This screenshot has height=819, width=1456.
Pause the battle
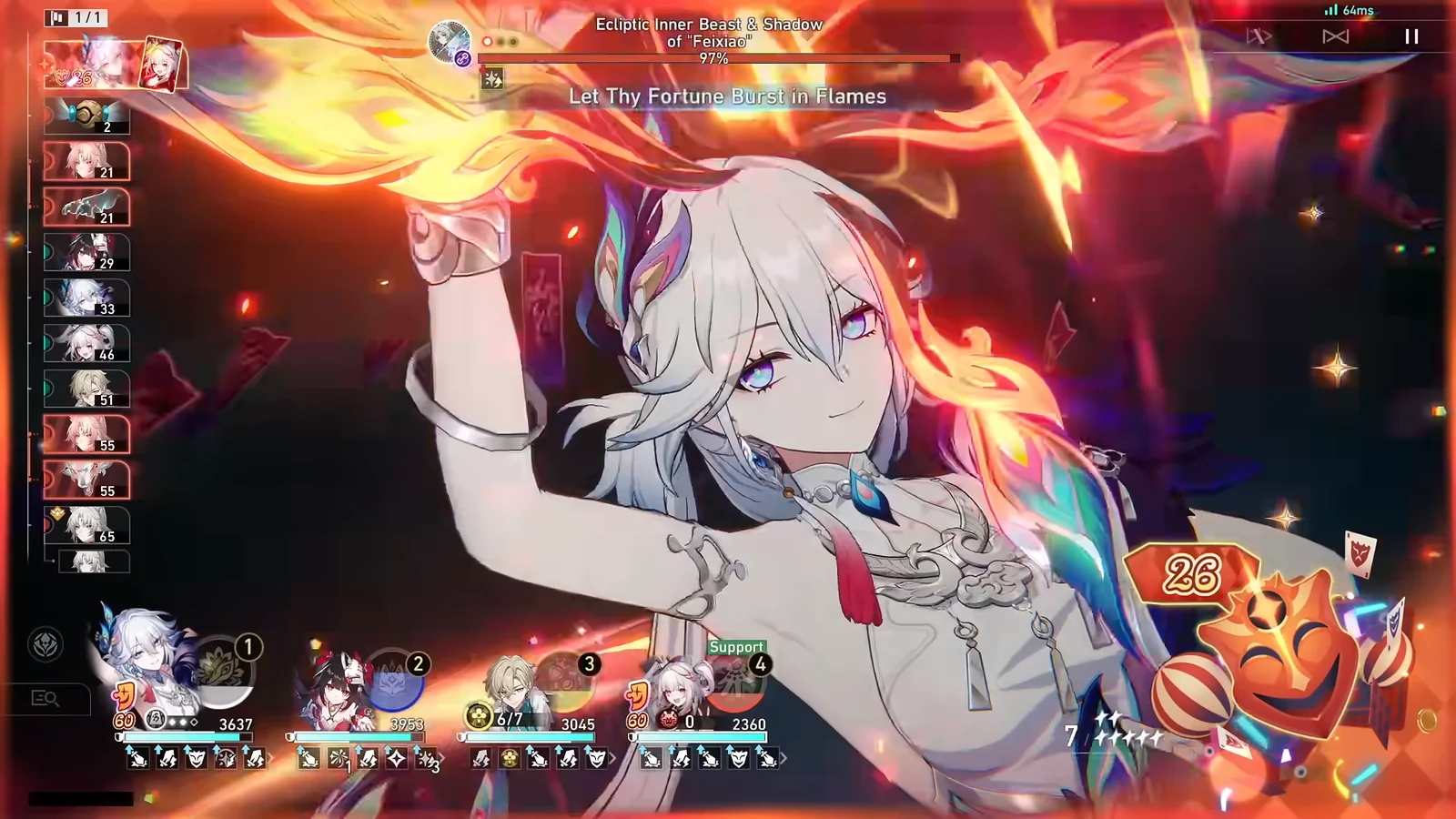tap(1411, 36)
